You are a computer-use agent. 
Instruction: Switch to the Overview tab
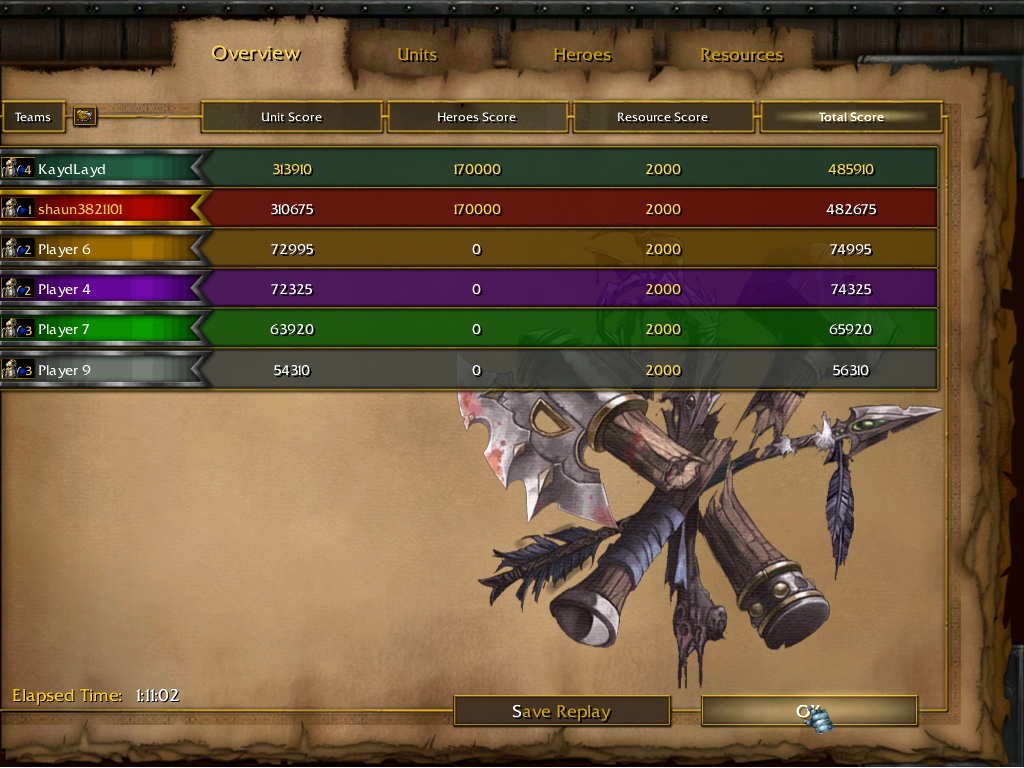[256, 54]
